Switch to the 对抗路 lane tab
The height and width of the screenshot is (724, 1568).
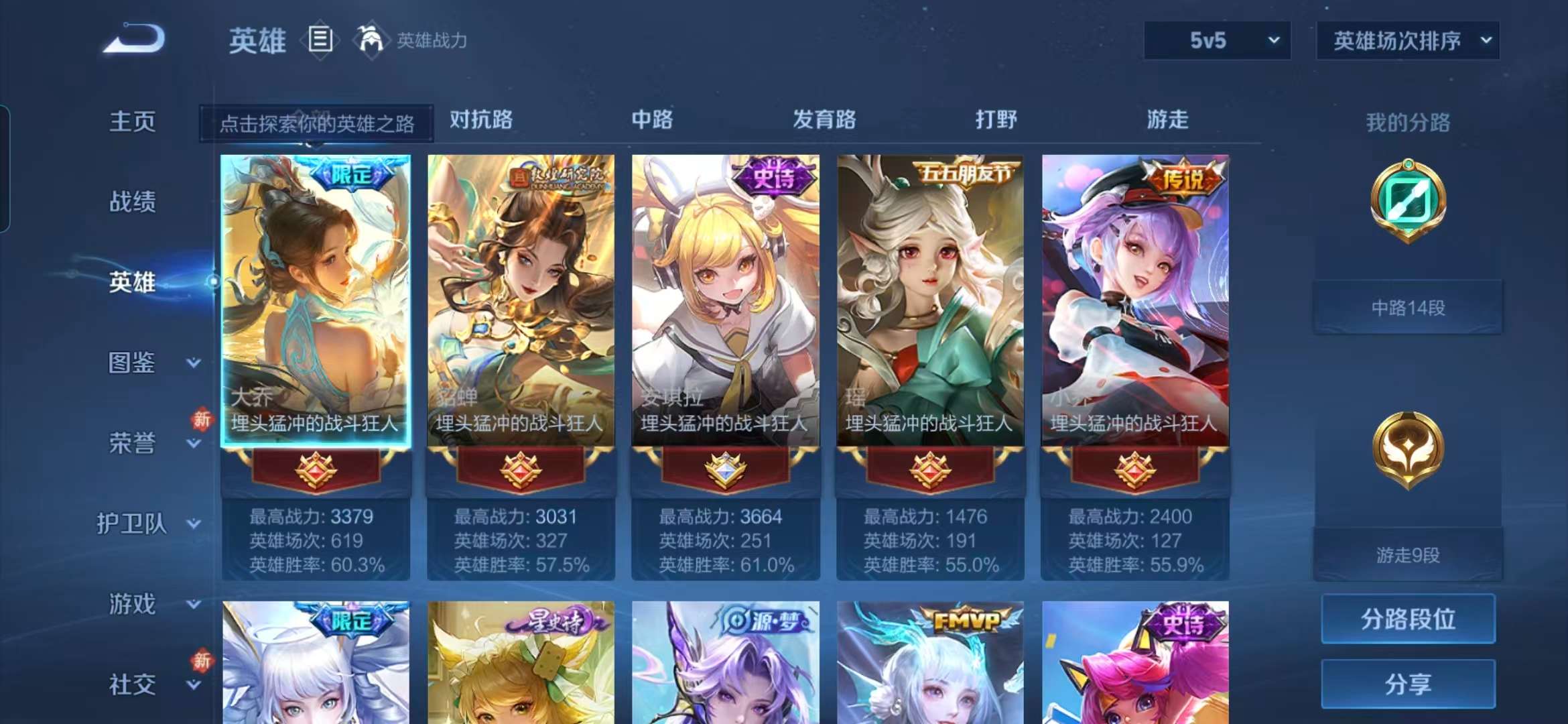[478, 121]
